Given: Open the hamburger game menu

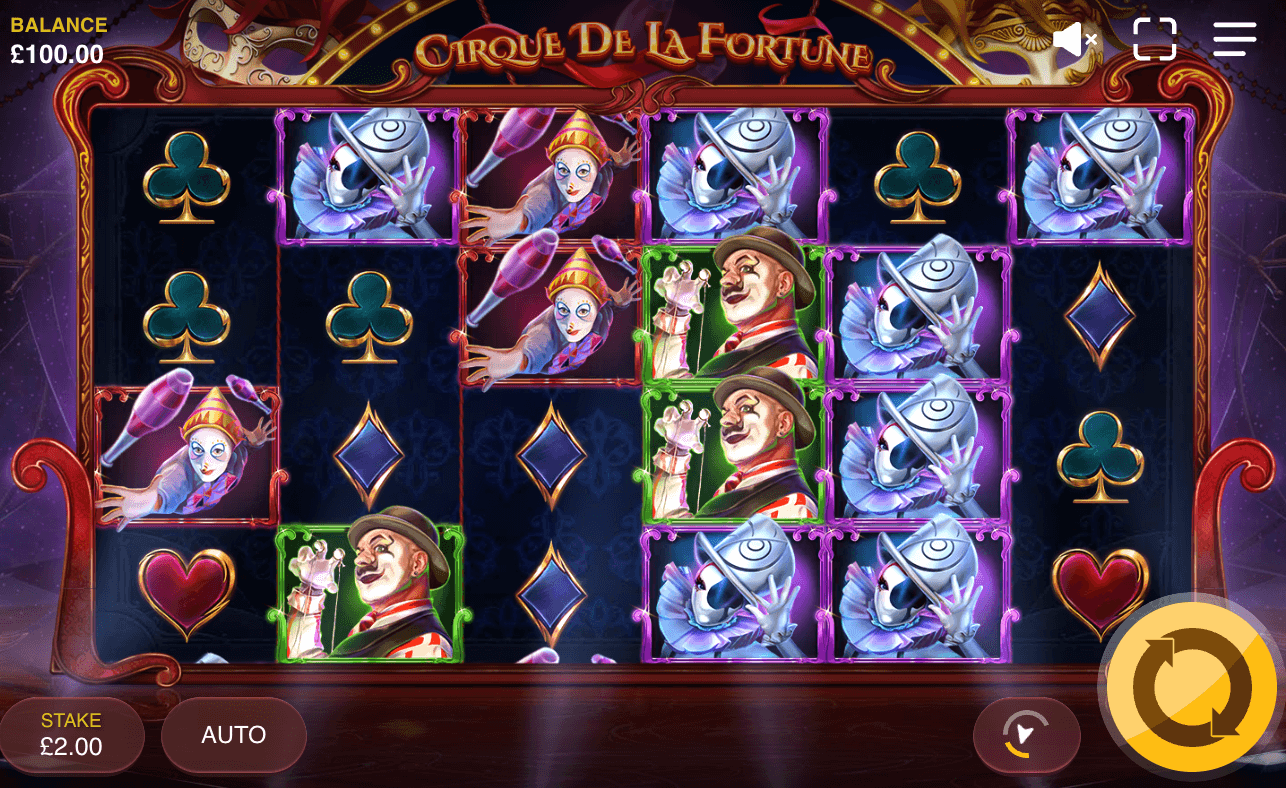Looking at the screenshot, I should [x=1234, y=40].
